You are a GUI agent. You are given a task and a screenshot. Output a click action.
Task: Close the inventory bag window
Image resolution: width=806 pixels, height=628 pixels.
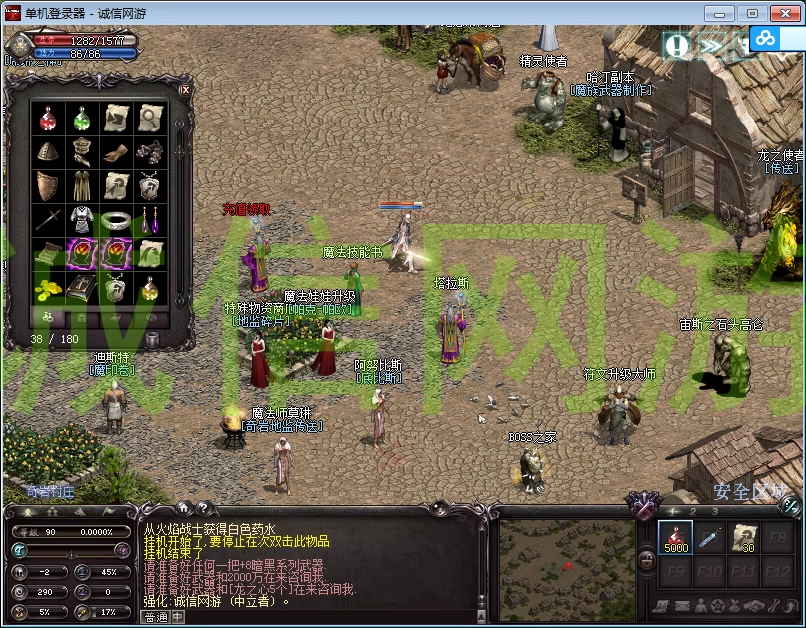(x=185, y=90)
